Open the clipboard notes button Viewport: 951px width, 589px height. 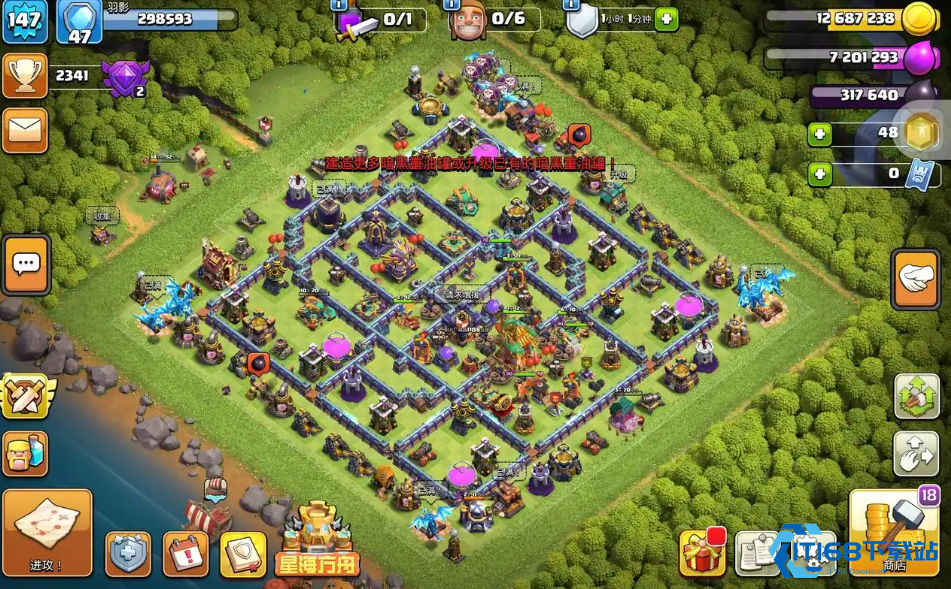coord(758,553)
